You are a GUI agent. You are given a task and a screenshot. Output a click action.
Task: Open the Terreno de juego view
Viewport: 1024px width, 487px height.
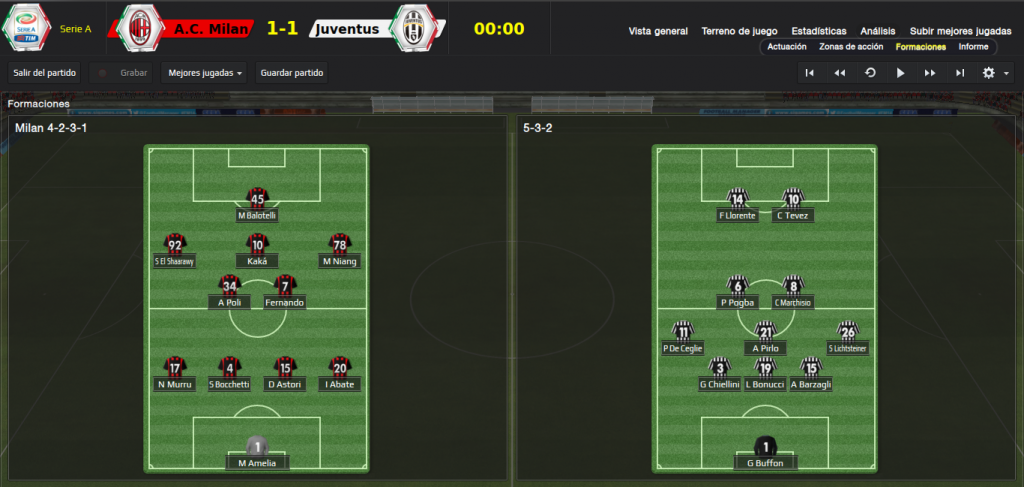(739, 31)
